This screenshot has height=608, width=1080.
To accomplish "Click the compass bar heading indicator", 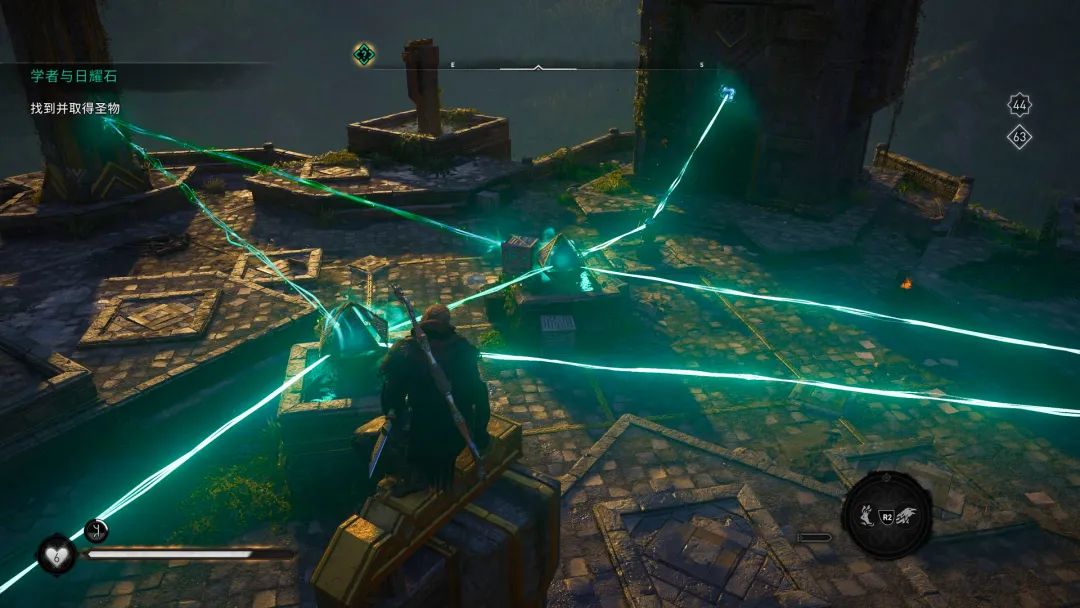I will (x=538, y=67).
